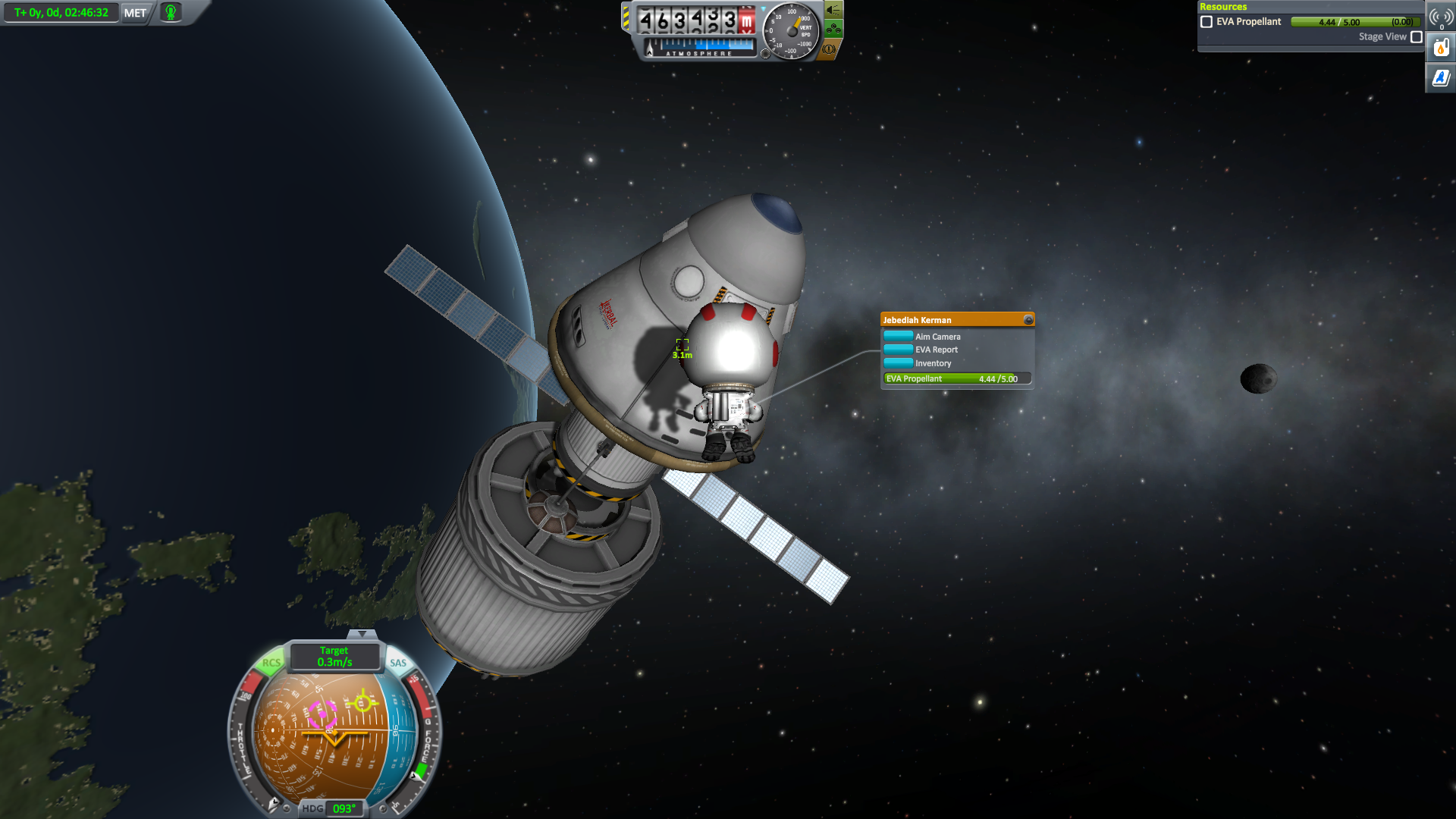Toggle the Resources fuel canister toolbar button
Image resolution: width=1456 pixels, height=819 pixels.
(1440, 49)
